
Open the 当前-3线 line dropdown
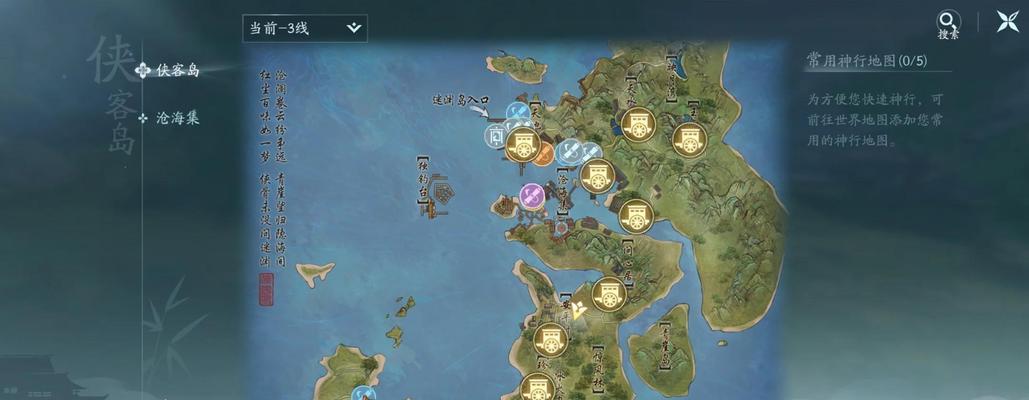point(305,28)
